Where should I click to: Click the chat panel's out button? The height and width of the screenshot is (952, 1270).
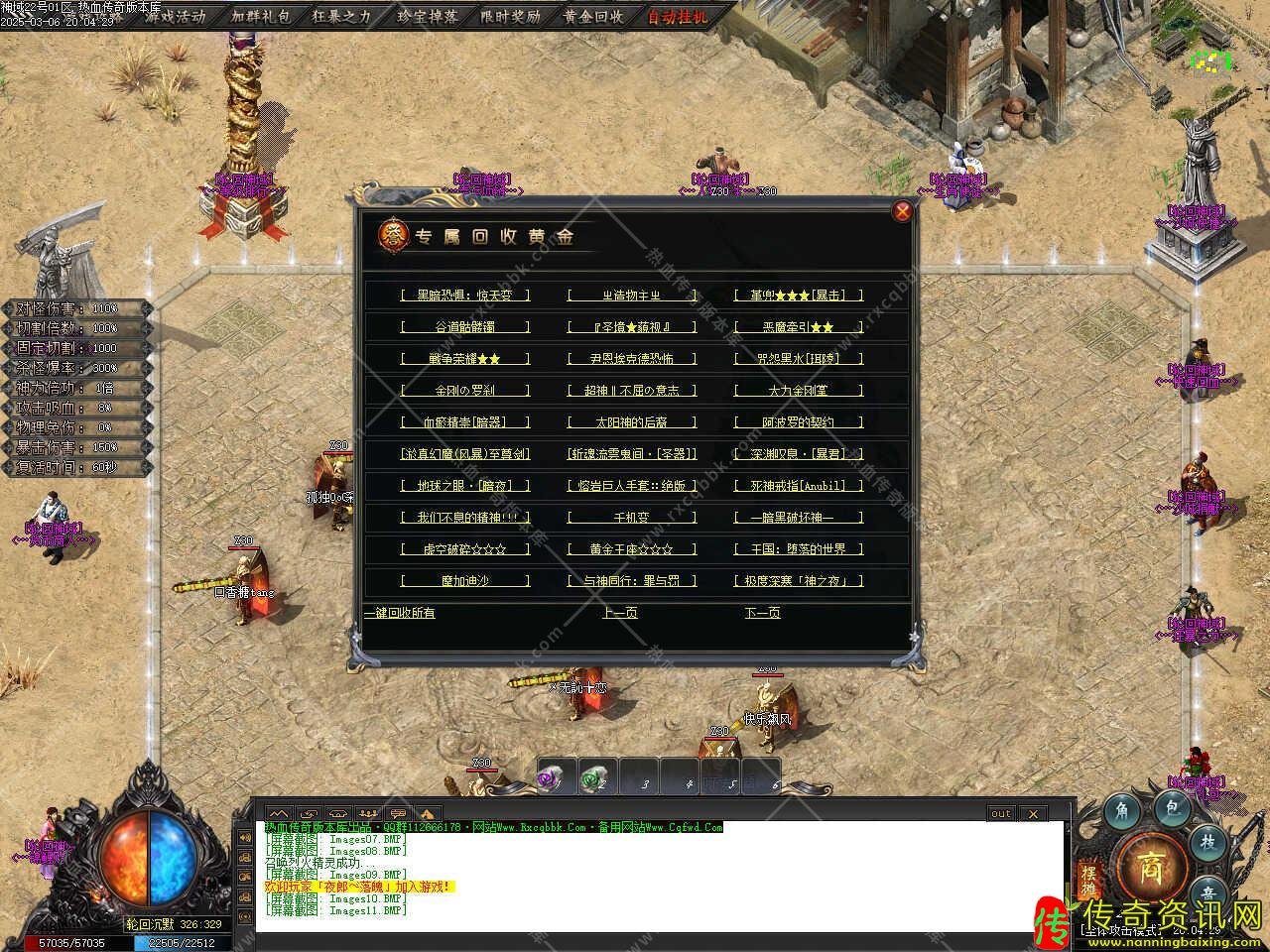tap(1001, 814)
